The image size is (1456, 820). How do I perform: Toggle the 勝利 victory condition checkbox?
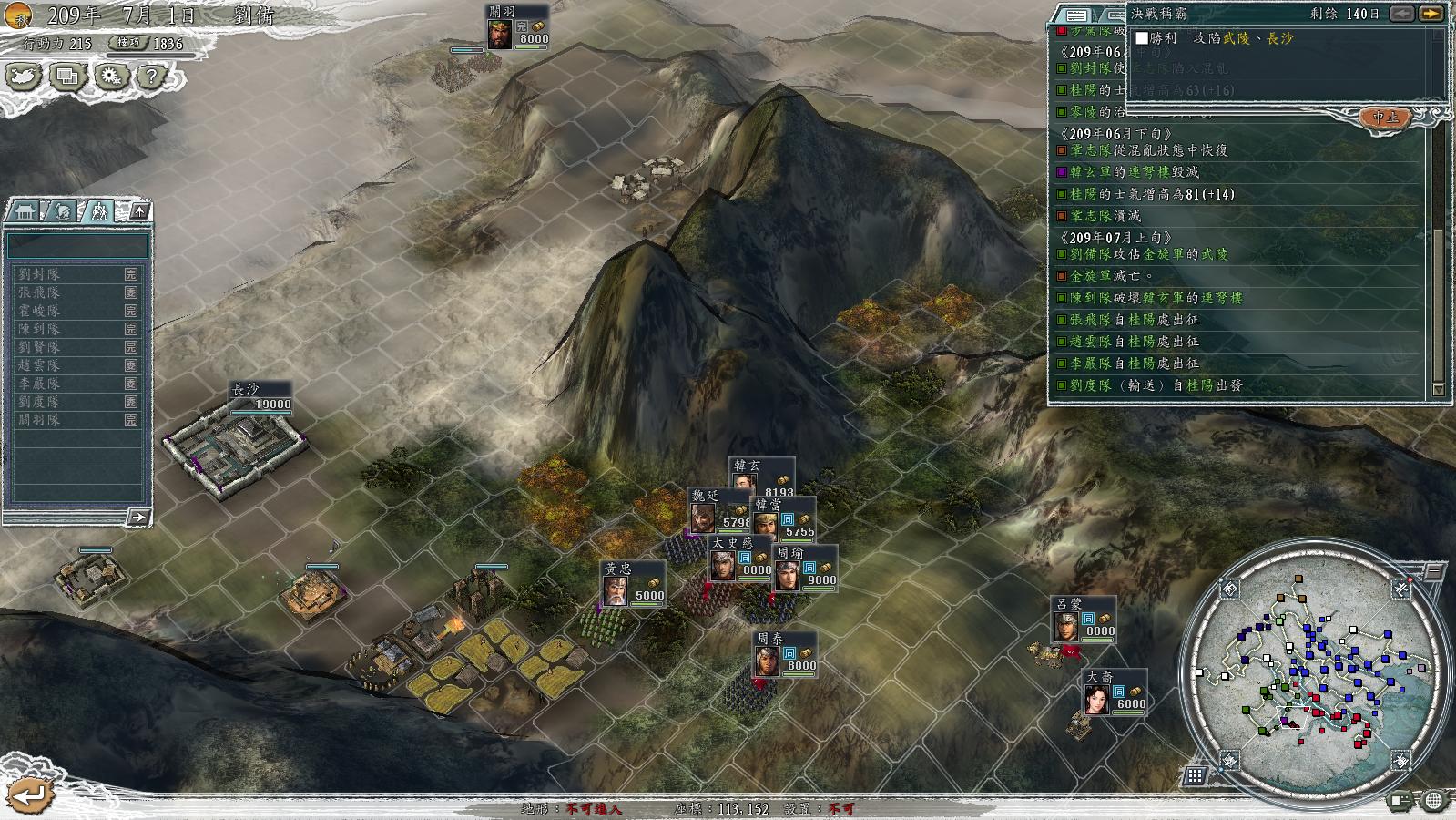[x=1142, y=38]
